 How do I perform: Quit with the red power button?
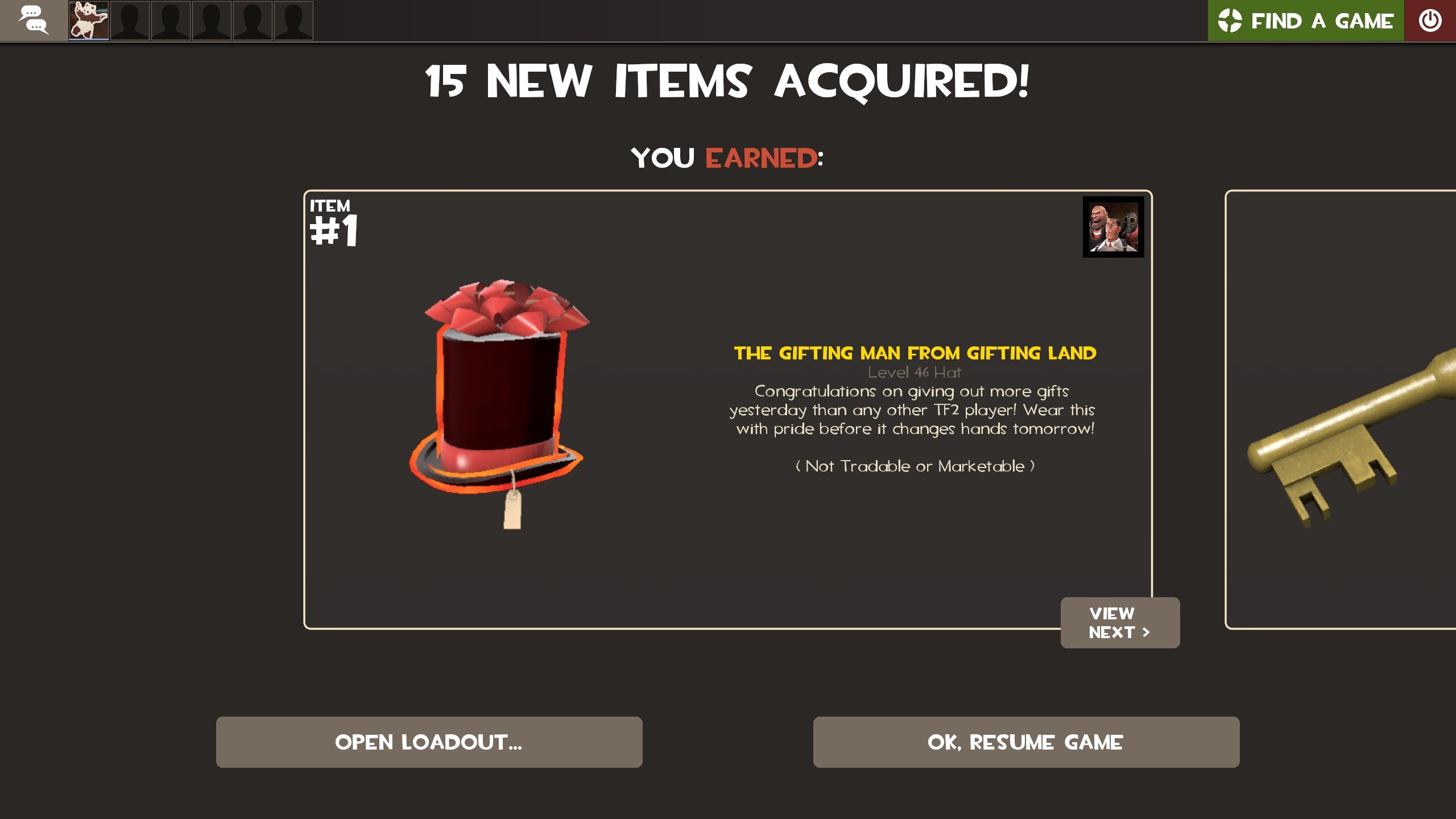click(1429, 21)
